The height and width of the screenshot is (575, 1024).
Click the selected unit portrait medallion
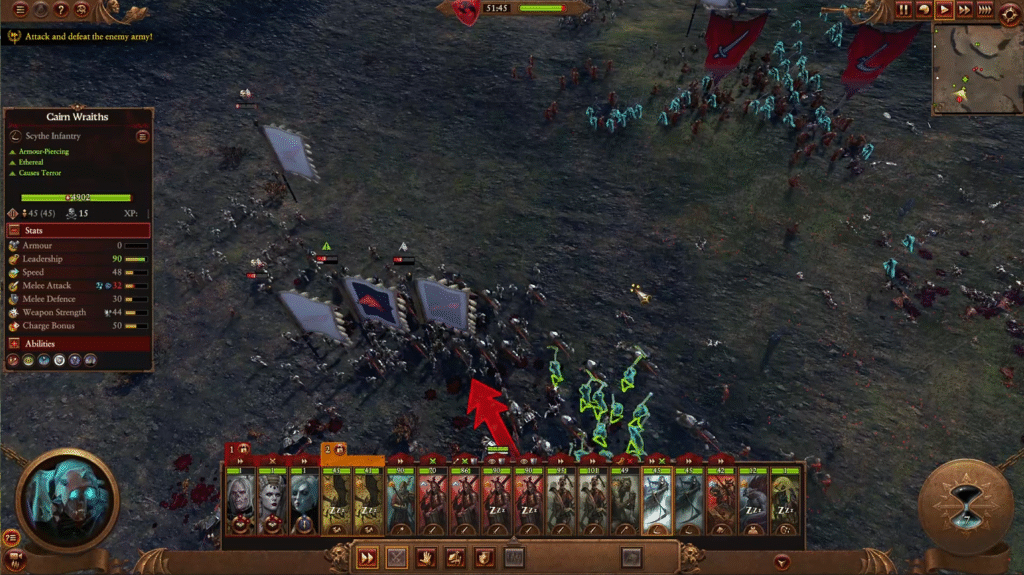pos(67,500)
